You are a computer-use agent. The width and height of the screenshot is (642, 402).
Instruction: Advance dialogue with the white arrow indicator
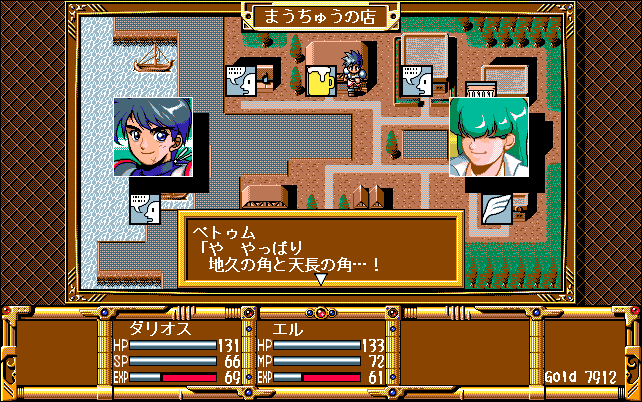click(321, 280)
